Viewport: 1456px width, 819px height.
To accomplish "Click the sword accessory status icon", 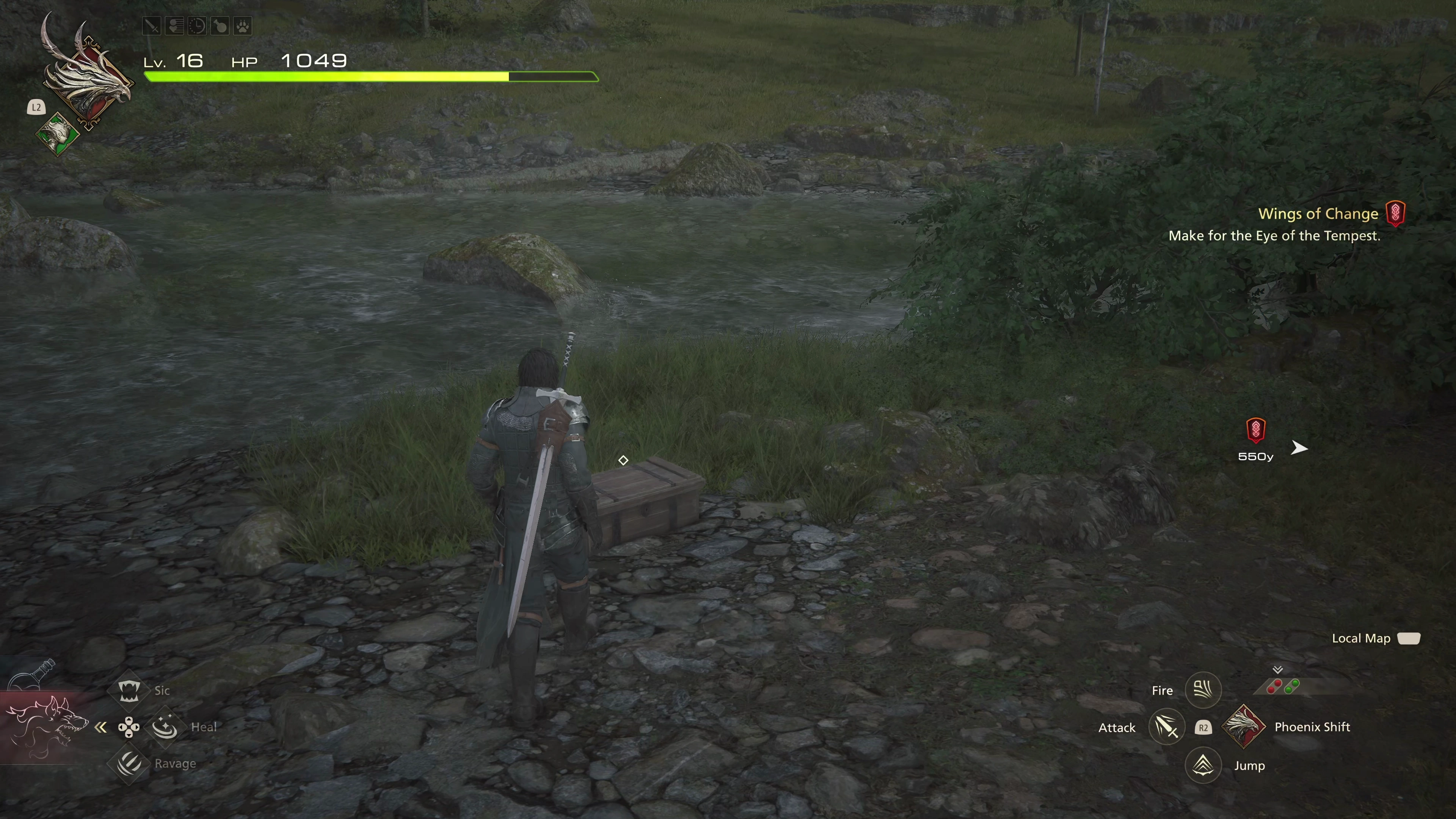I will pos(152,26).
